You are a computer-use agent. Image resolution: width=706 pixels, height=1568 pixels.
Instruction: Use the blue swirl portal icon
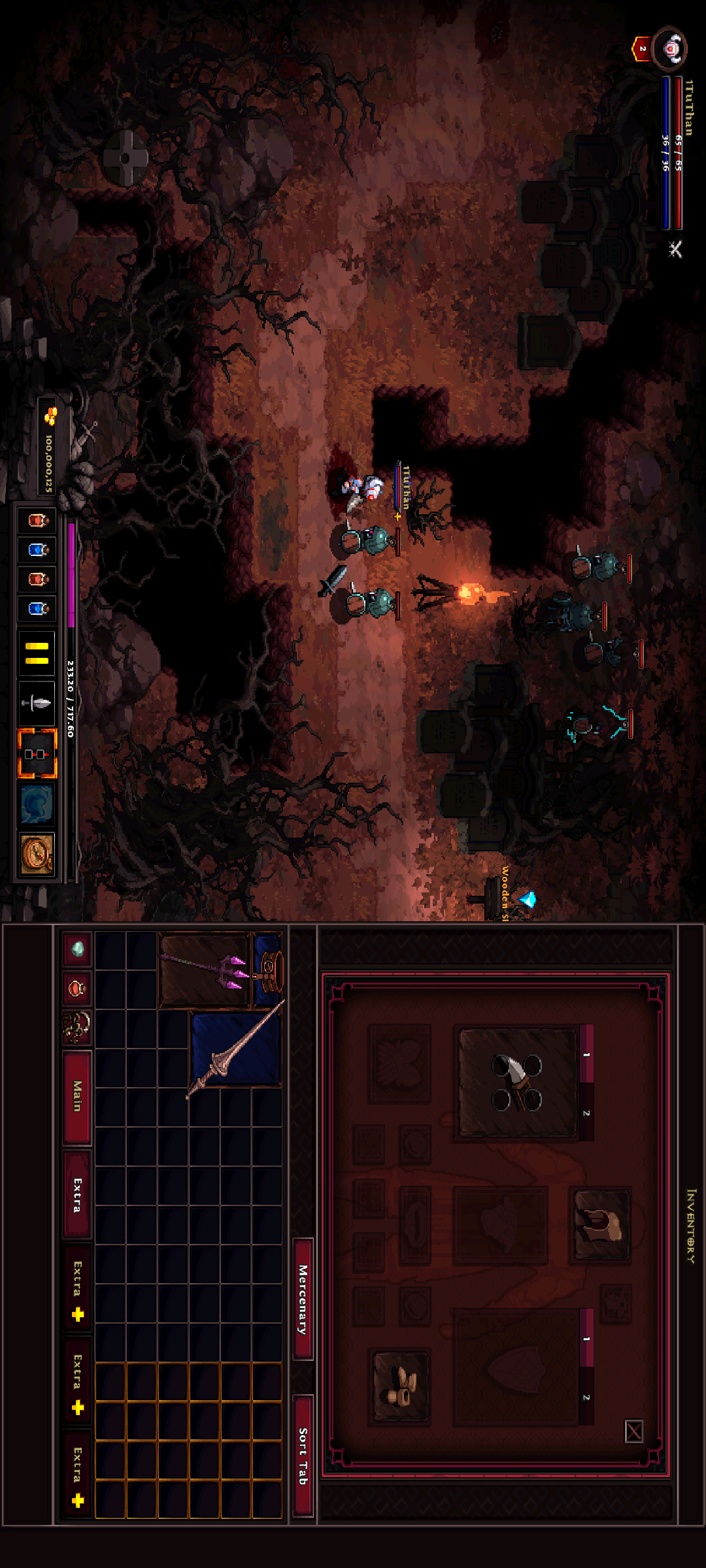point(37,804)
